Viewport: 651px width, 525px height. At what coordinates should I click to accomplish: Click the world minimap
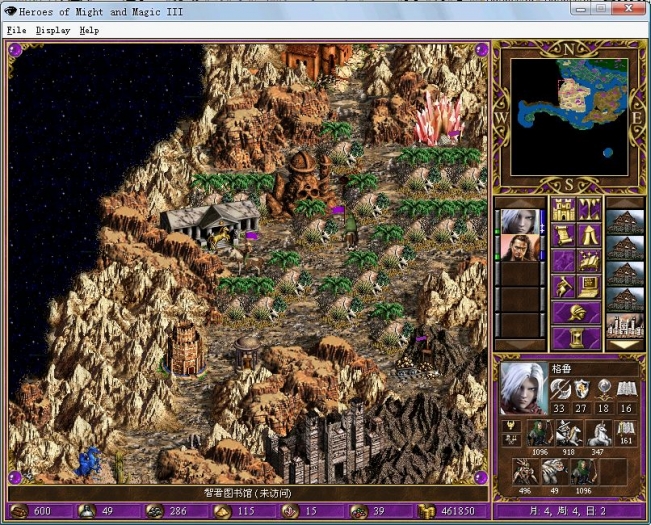click(569, 115)
